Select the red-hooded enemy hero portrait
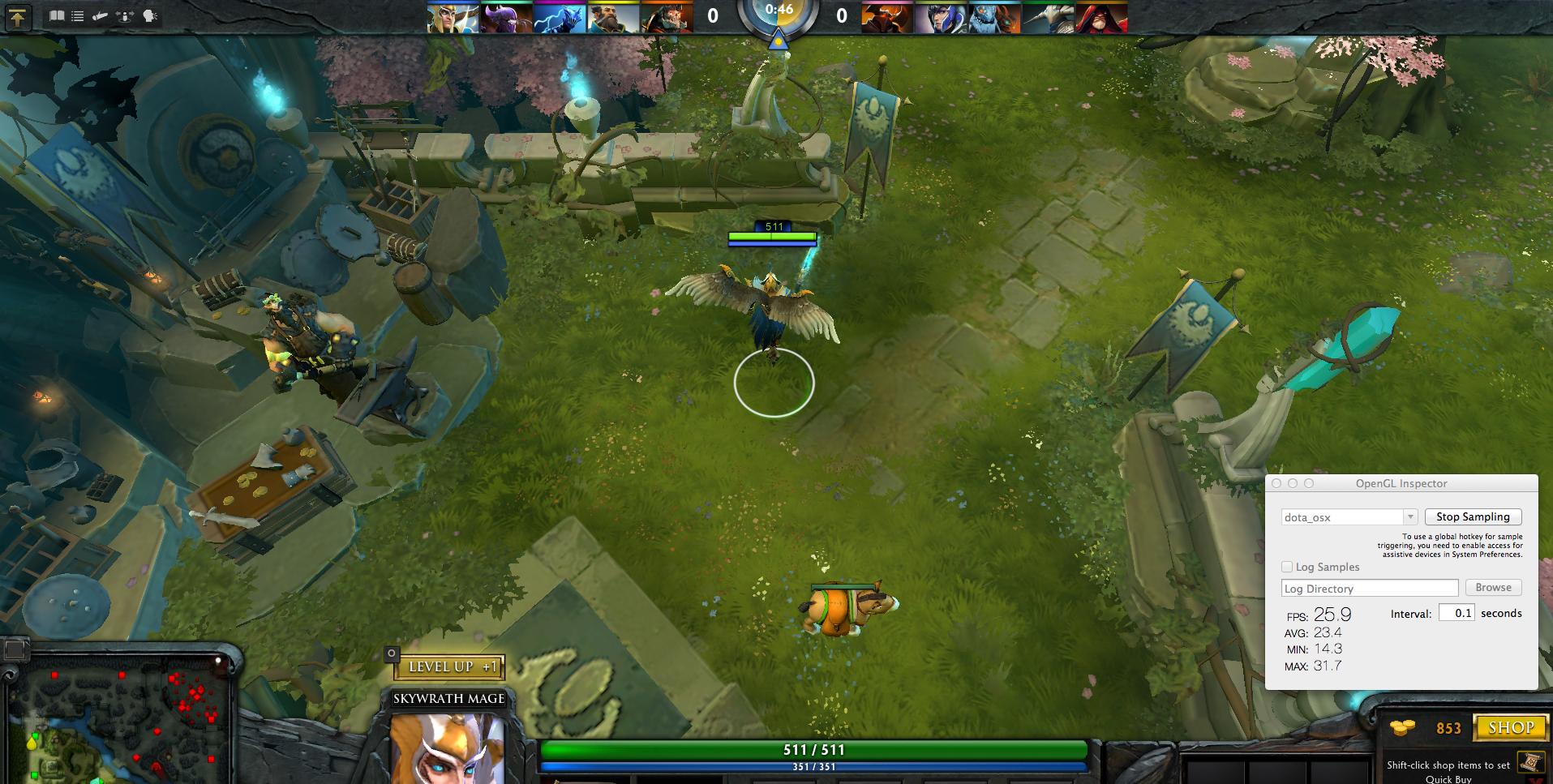Screen dimensions: 1553x784 [1102, 18]
